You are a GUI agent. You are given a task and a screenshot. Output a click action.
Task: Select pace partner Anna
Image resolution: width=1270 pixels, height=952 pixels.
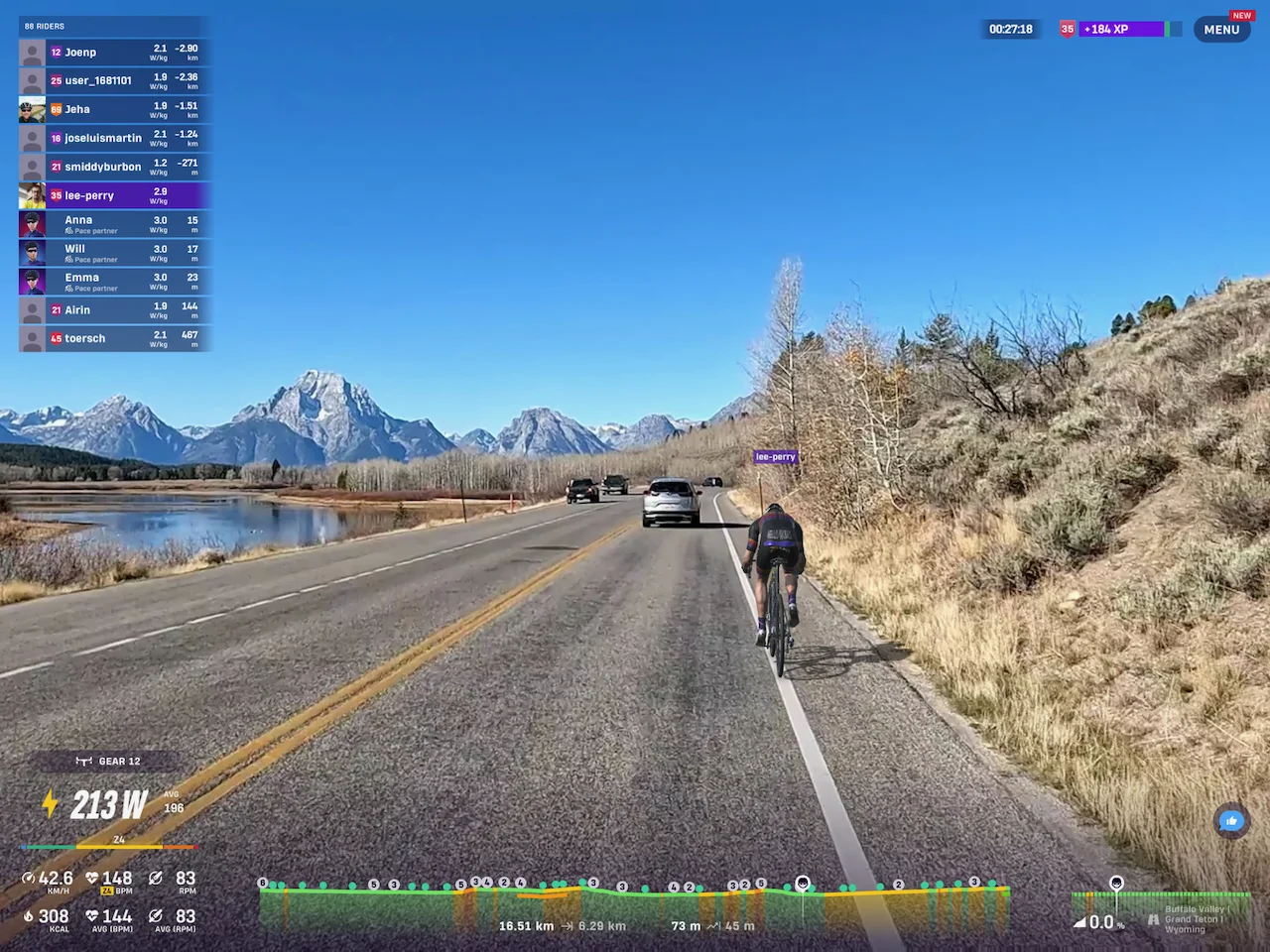[x=114, y=224]
